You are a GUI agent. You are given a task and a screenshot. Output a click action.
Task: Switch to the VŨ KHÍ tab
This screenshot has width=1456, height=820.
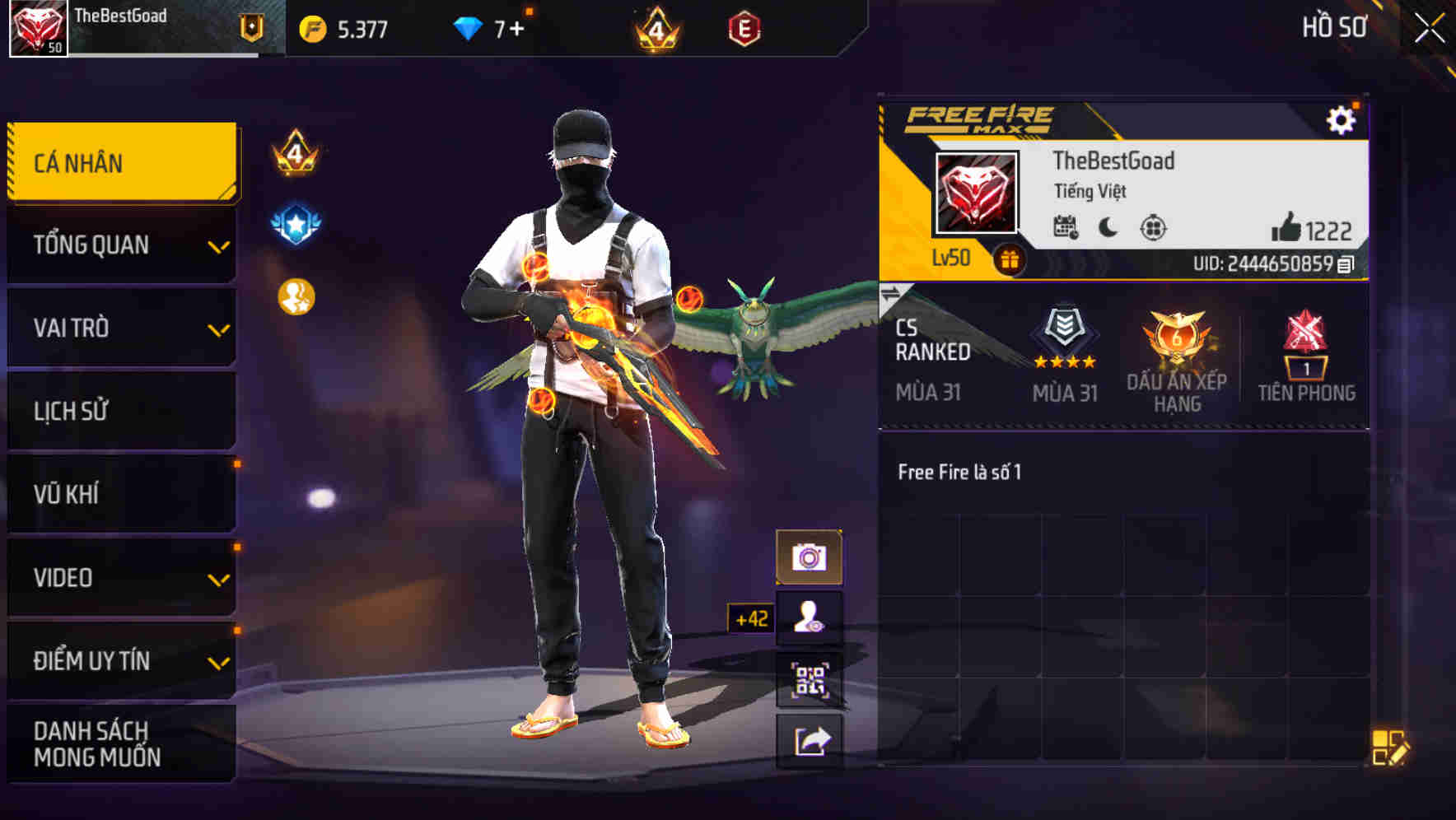(120, 493)
